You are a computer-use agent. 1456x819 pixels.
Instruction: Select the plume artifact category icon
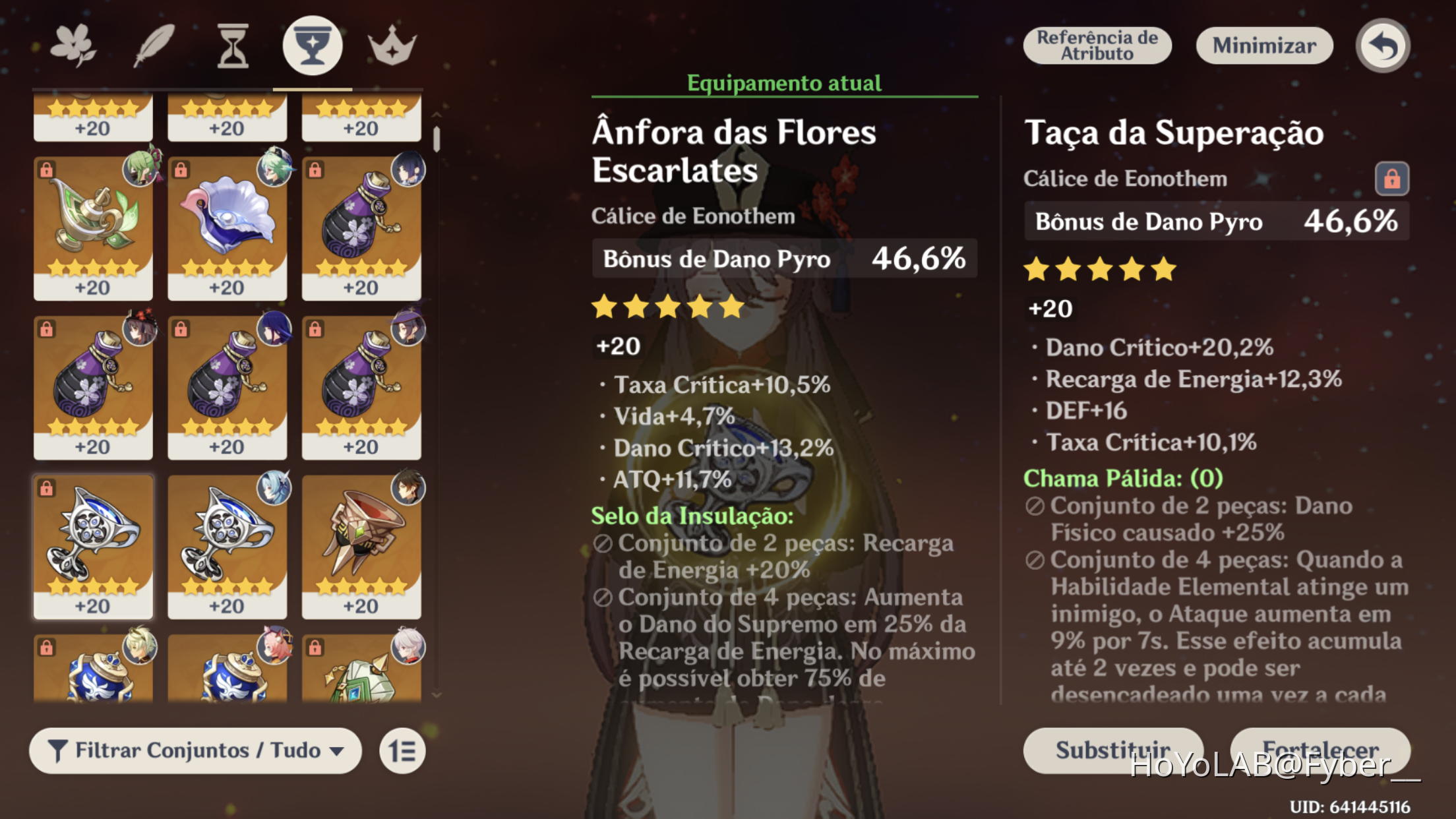(154, 44)
